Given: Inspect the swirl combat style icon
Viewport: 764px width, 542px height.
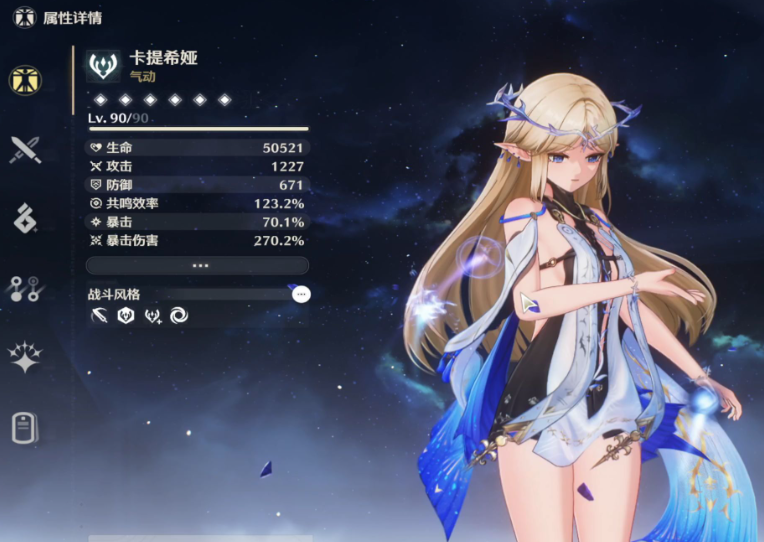Looking at the screenshot, I should pyautogui.click(x=179, y=316).
